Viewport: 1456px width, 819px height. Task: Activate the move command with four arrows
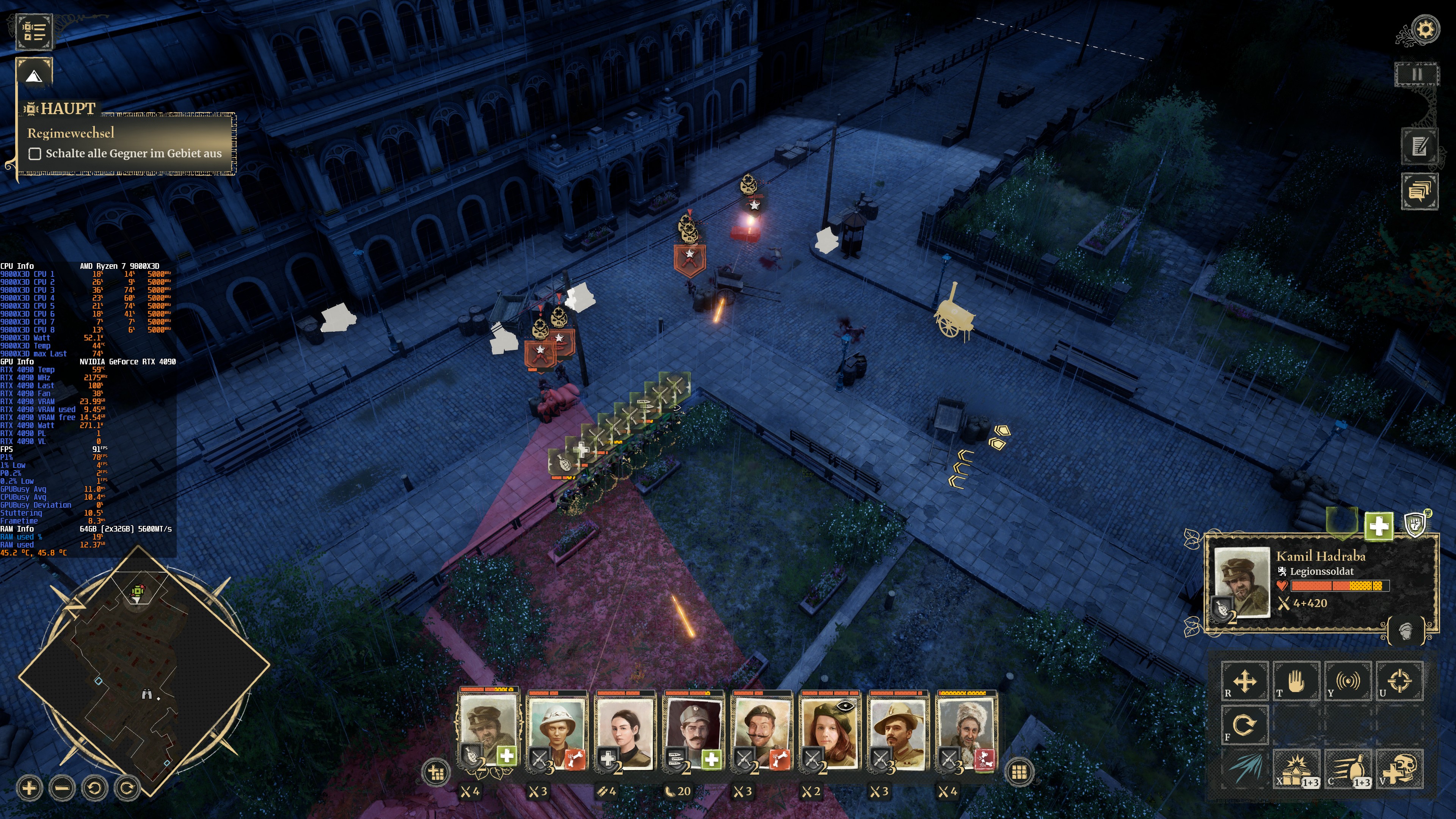(1244, 681)
